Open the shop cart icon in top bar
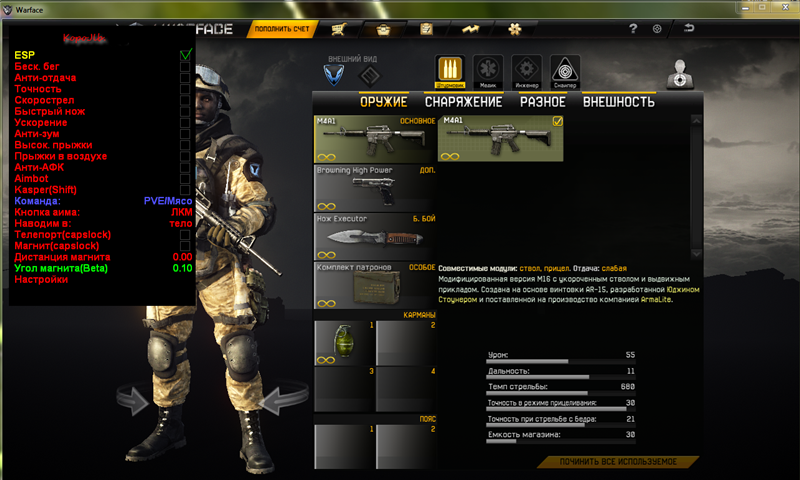The height and width of the screenshot is (480, 800). point(343,29)
